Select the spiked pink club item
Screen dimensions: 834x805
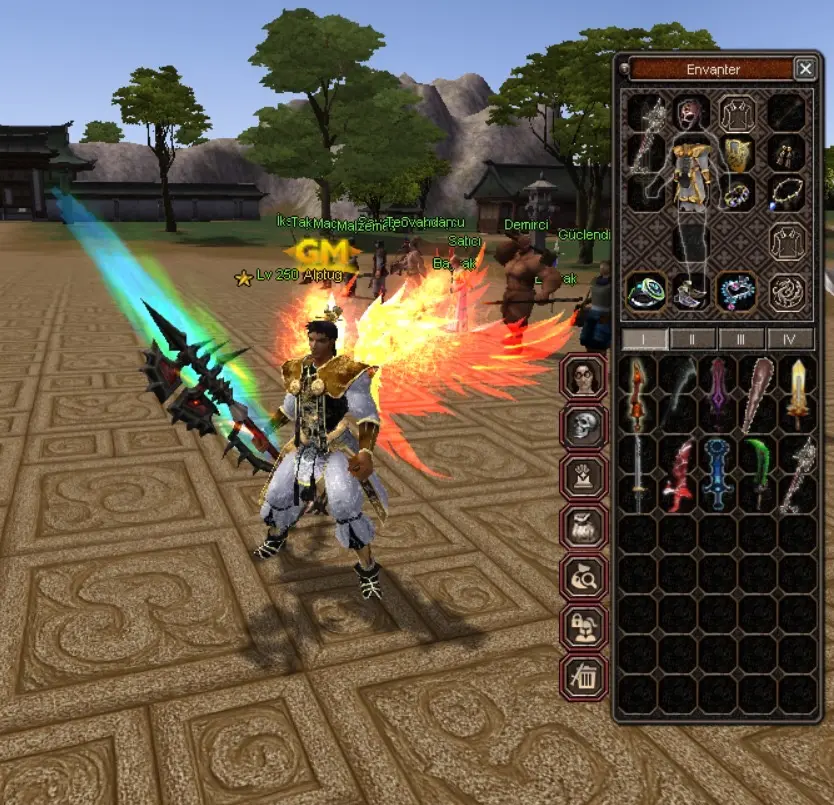point(757,393)
